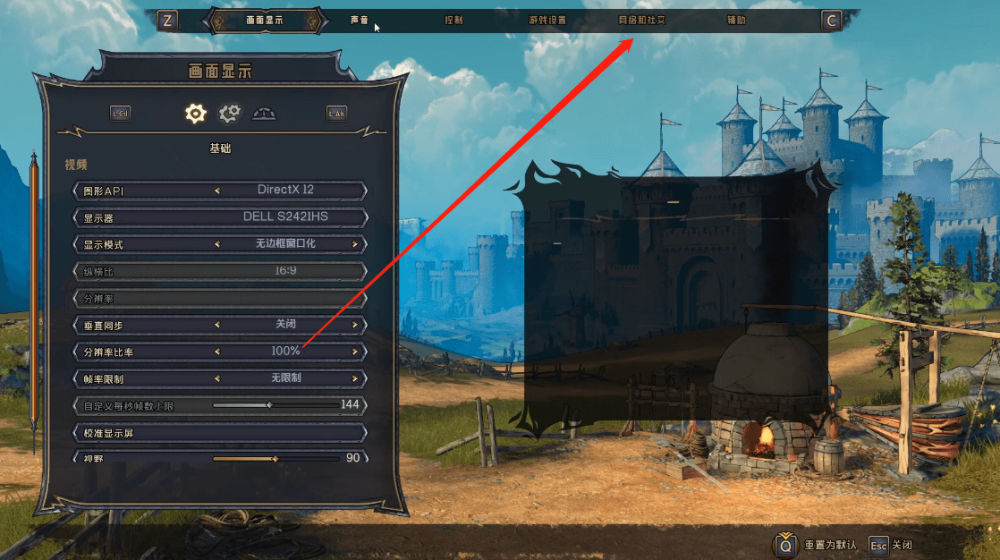Screen dimensions: 1000x560
Task: Change 帧率限制 with its right arrow
Action: pyautogui.click(x=354, y=379)
